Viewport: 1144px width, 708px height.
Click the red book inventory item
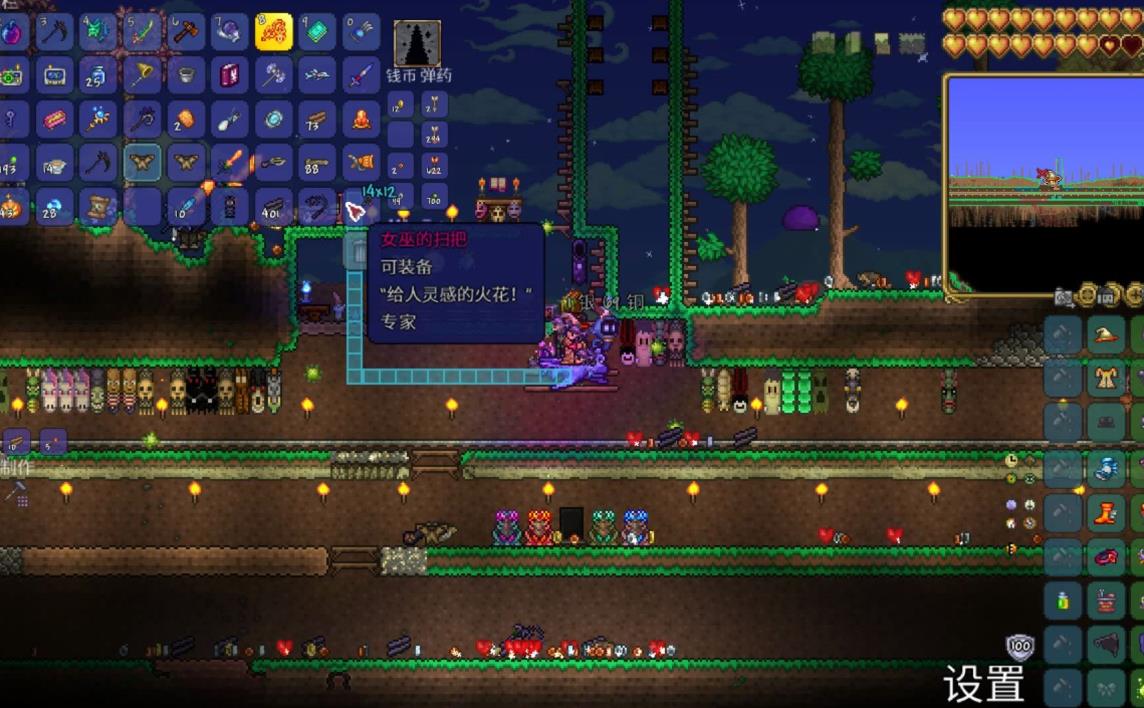[230, 75]
